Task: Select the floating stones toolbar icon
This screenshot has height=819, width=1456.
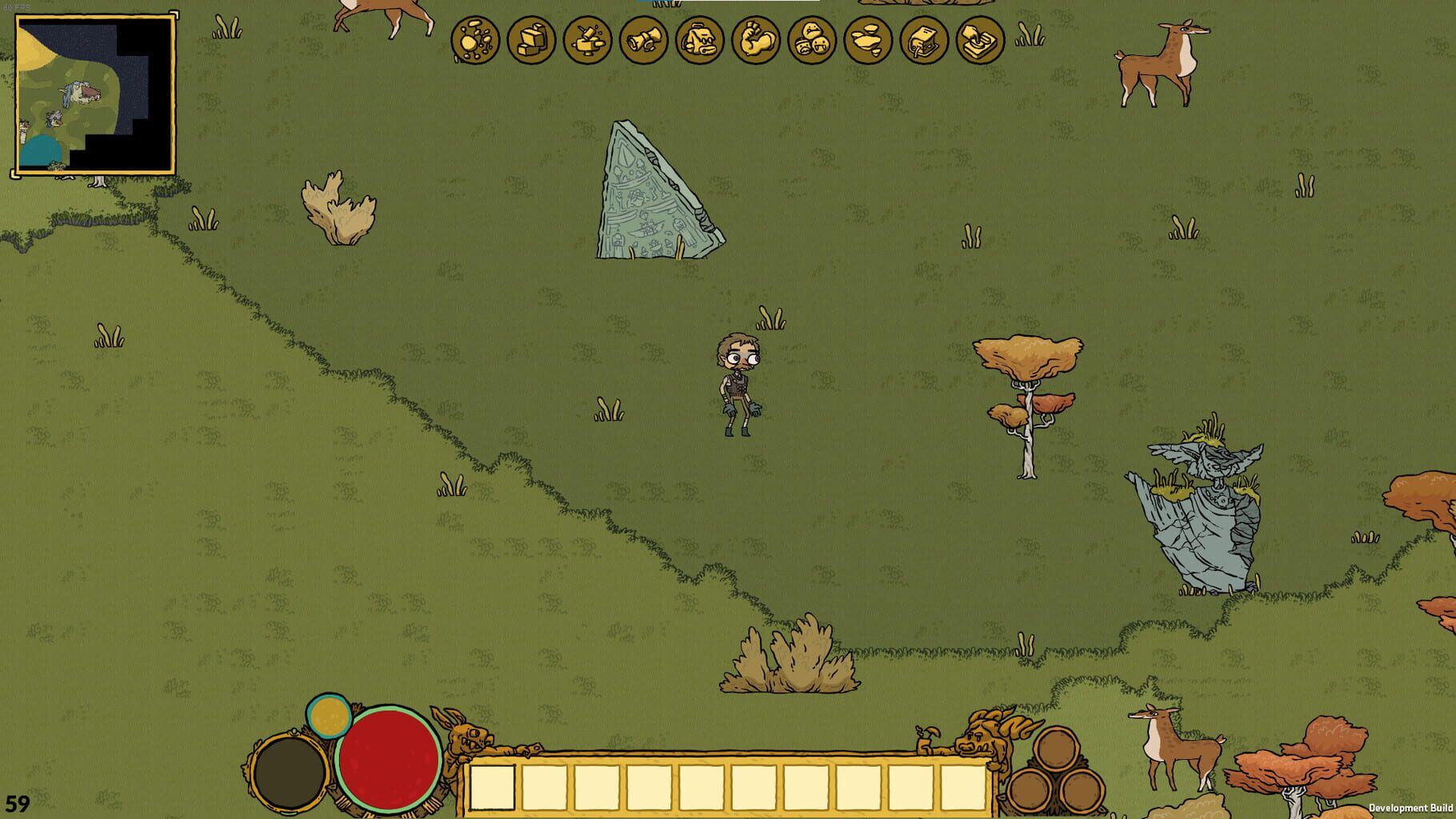Action: (866, 38)
